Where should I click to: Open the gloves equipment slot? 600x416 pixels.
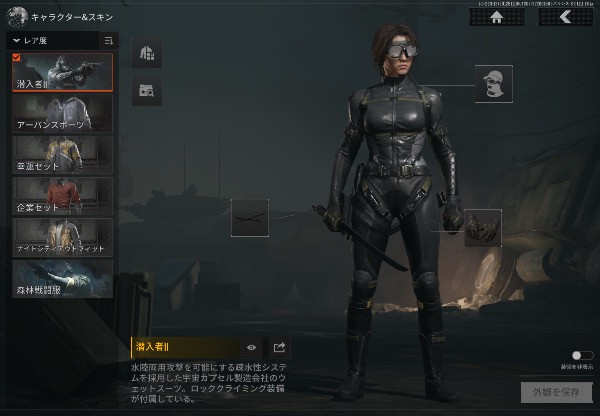[x=483, y=227]
